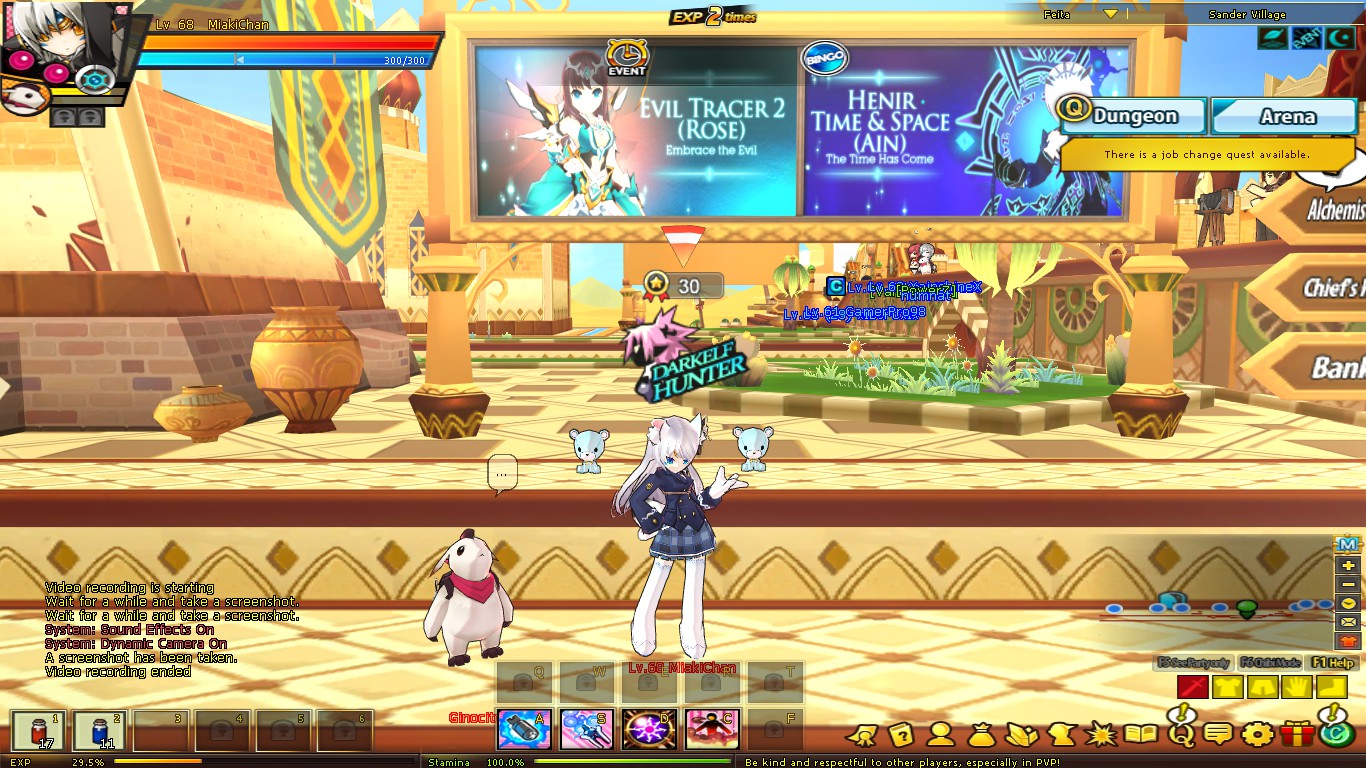This screenshot has width=1366, height=768.
Task: Enable F6 Chibi Mode
Action: point(1270,662)
